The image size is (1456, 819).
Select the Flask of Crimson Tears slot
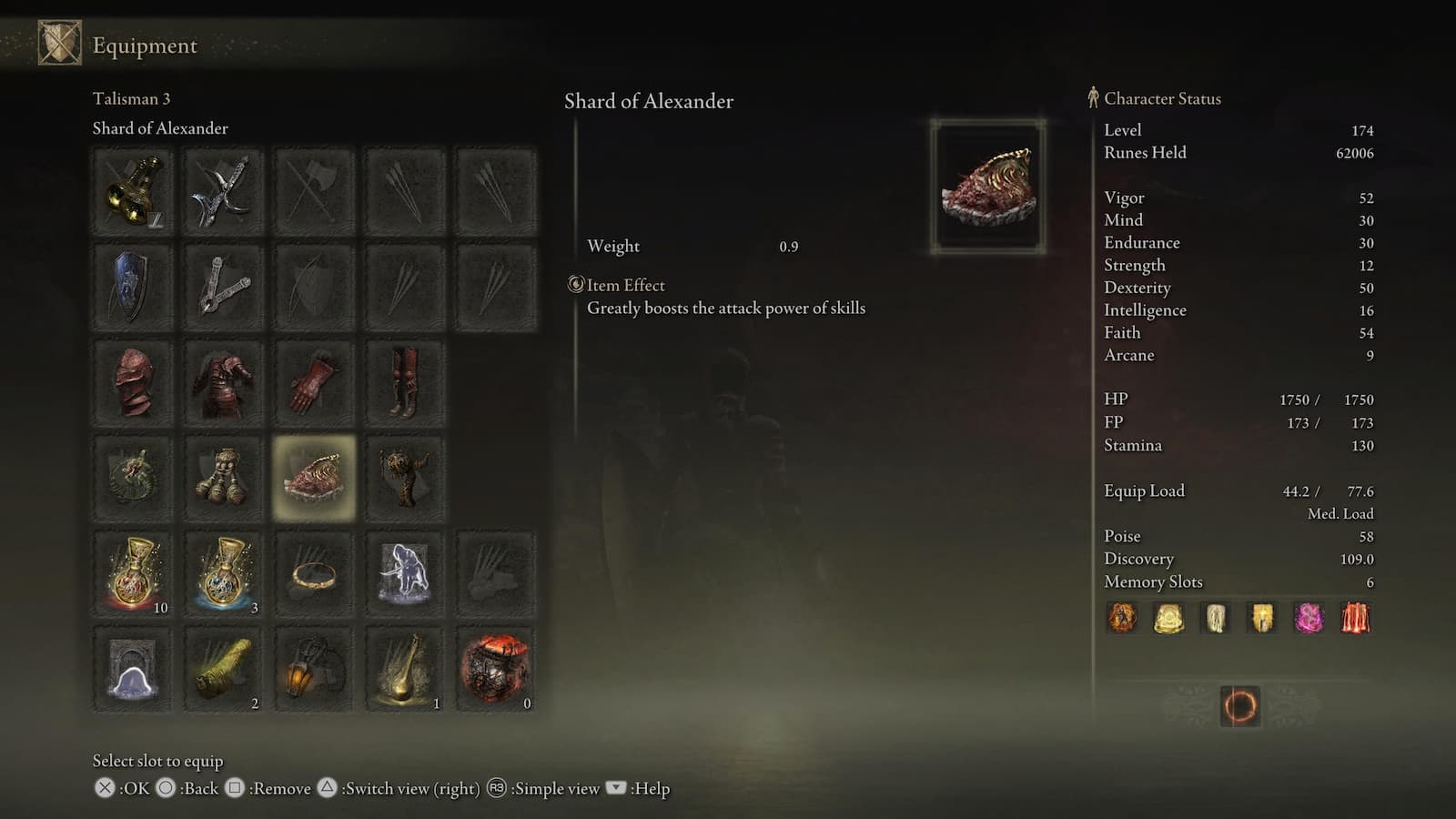click(x=132, y=571)
